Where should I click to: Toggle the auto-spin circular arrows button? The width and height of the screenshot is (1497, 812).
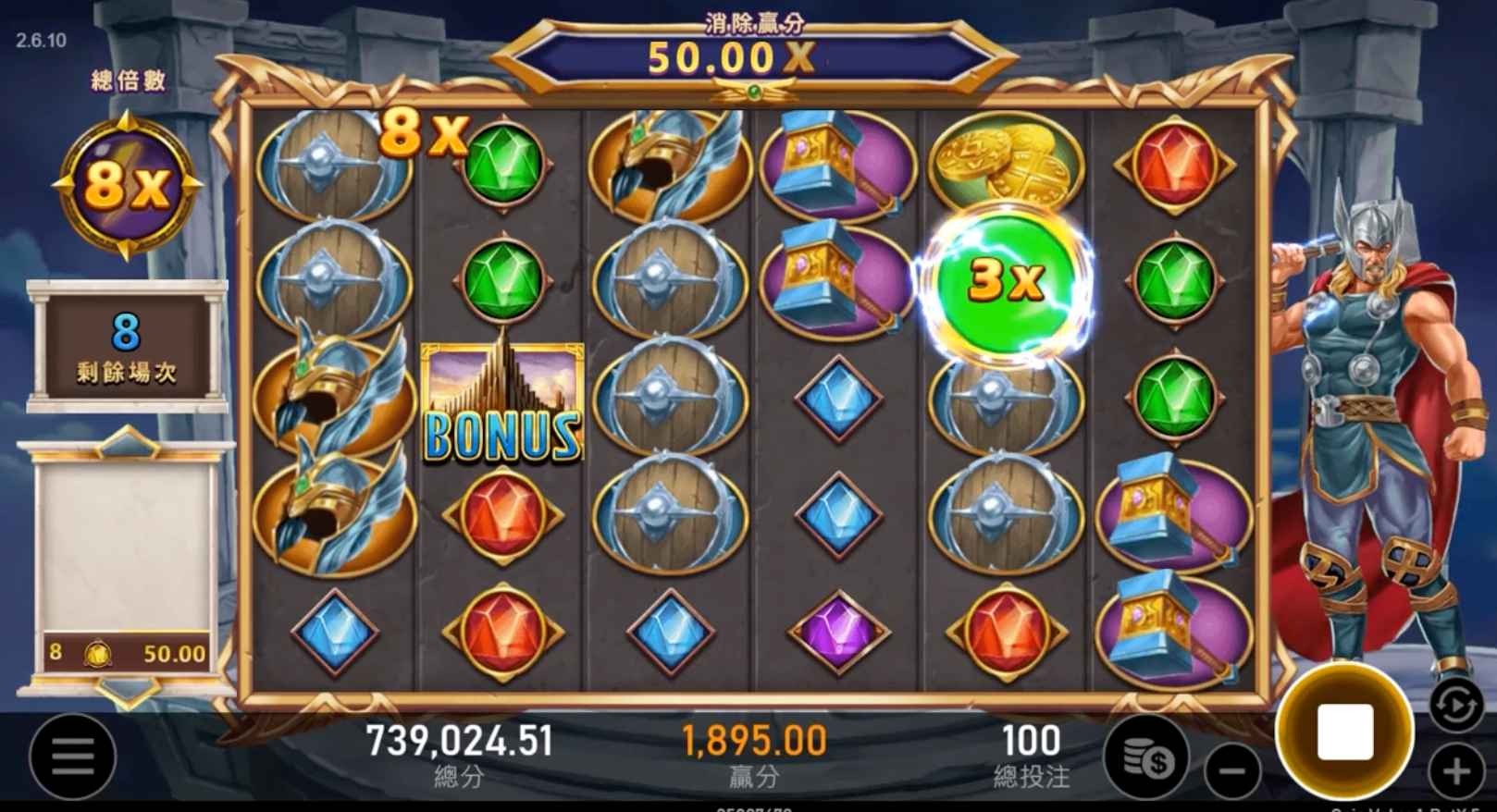point(1455,706)
